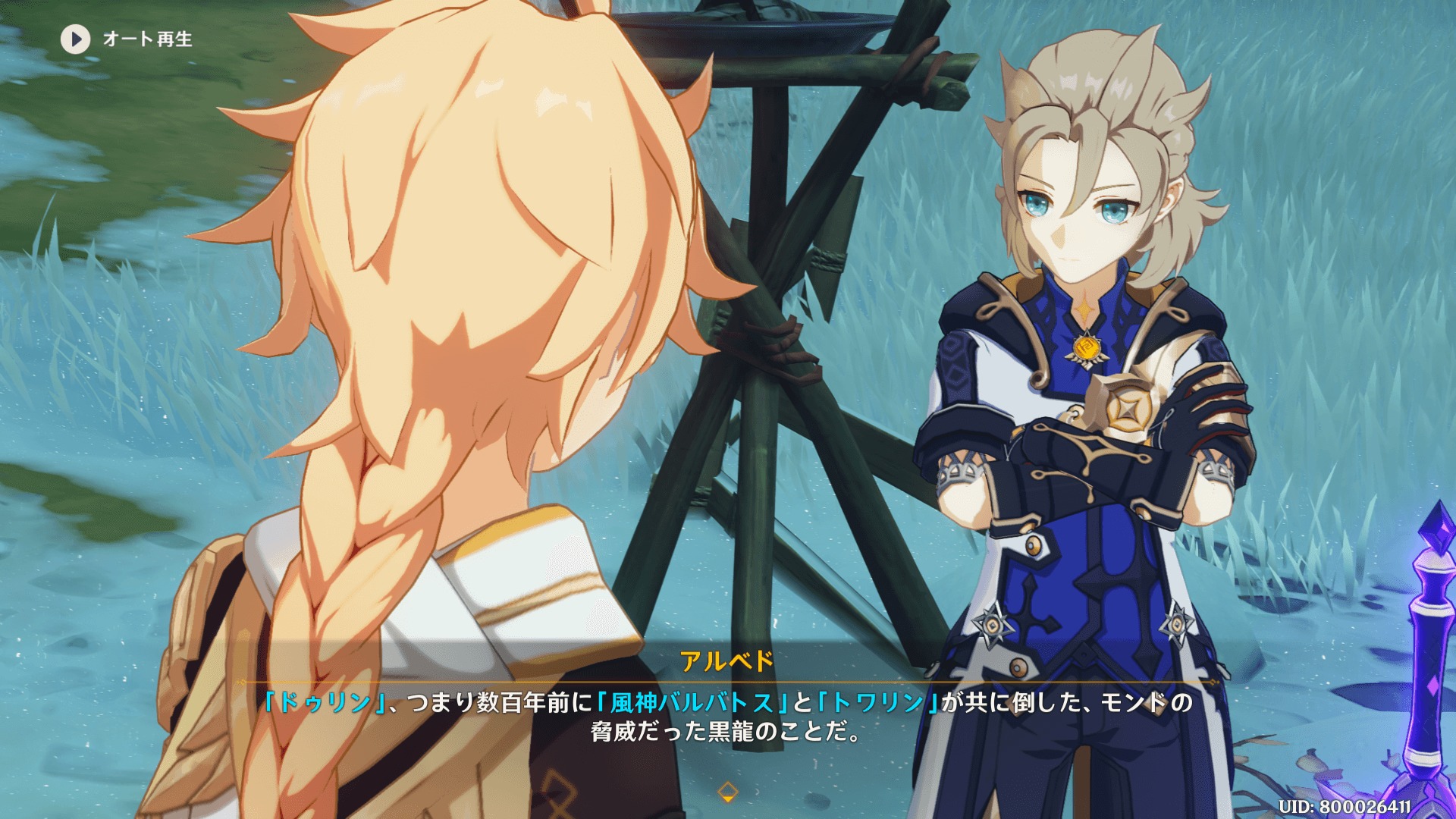Advance dialogue with the orange diamond indicator
Image resolution: width=1456 pixels, height=819 pixels.
tap(727, 792)
